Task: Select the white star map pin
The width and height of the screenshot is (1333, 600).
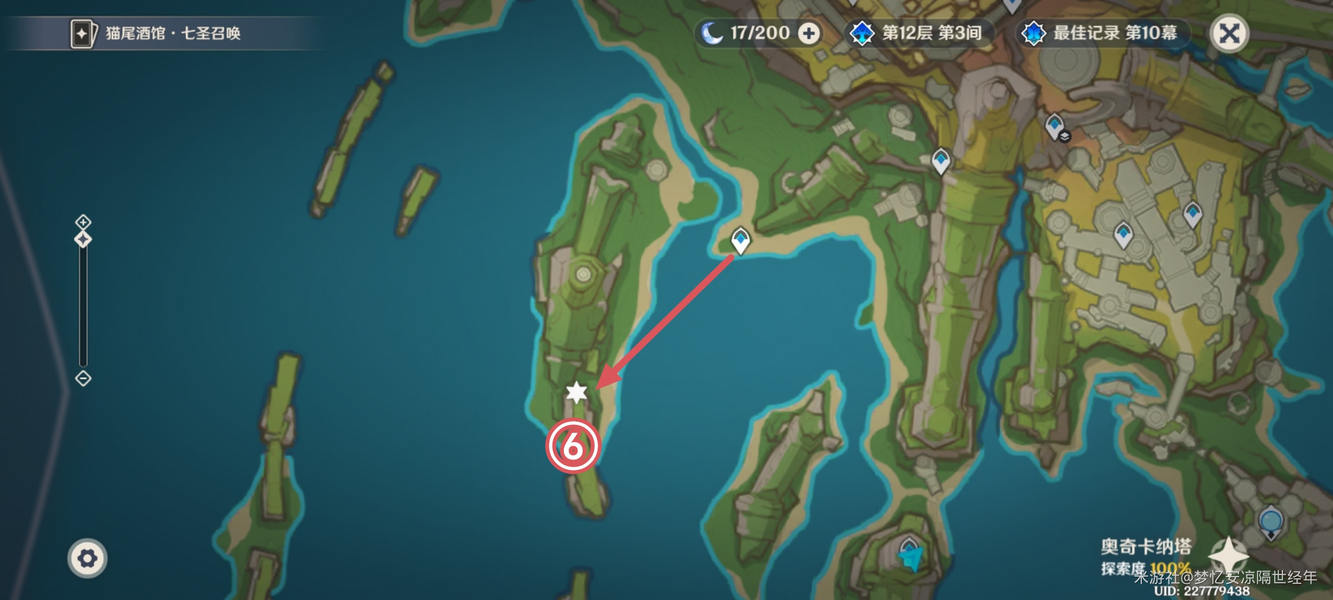Action: (576, 393)
